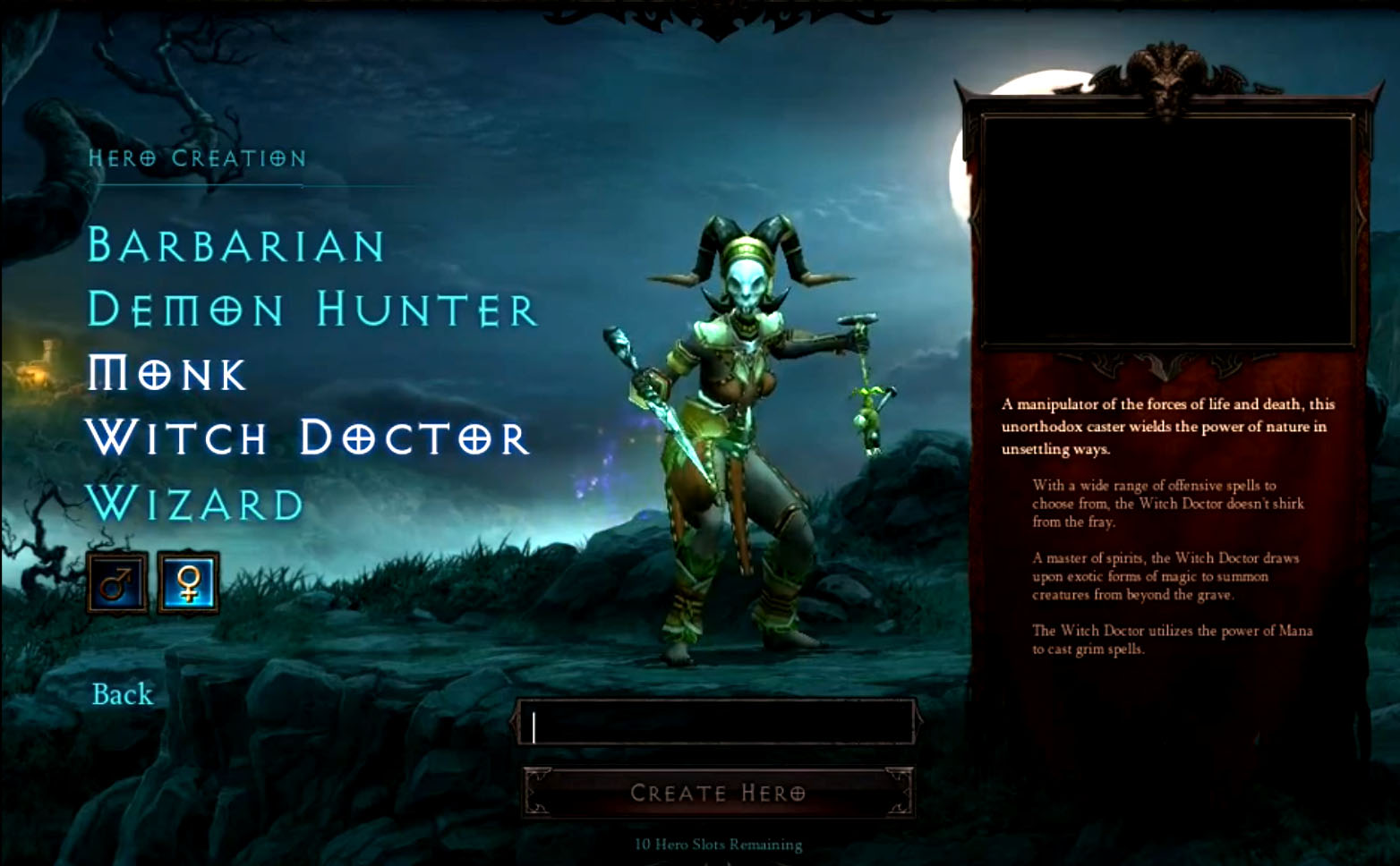Screen dimensions: 1400x866
Task: Choose the Demon Hunter class
Action: (312, 310)
